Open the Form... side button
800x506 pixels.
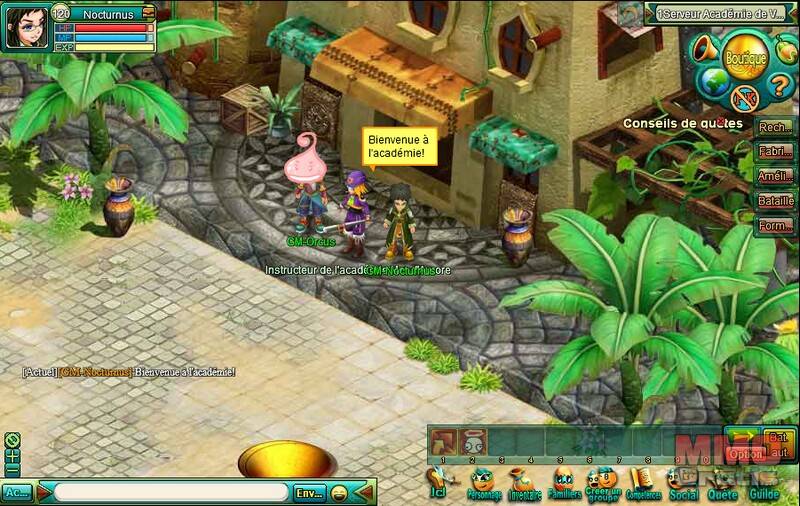(x=772, y=225)
